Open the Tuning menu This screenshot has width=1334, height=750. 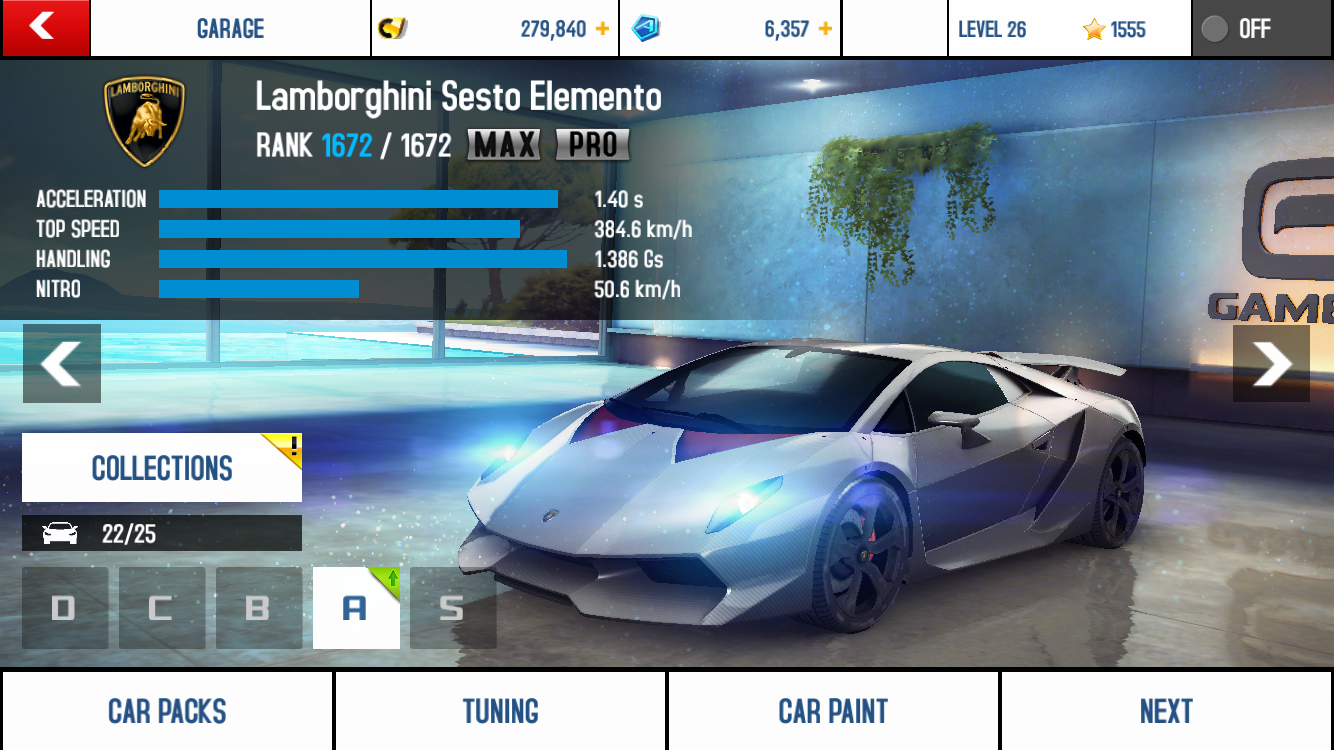click(x=500, y=711)
